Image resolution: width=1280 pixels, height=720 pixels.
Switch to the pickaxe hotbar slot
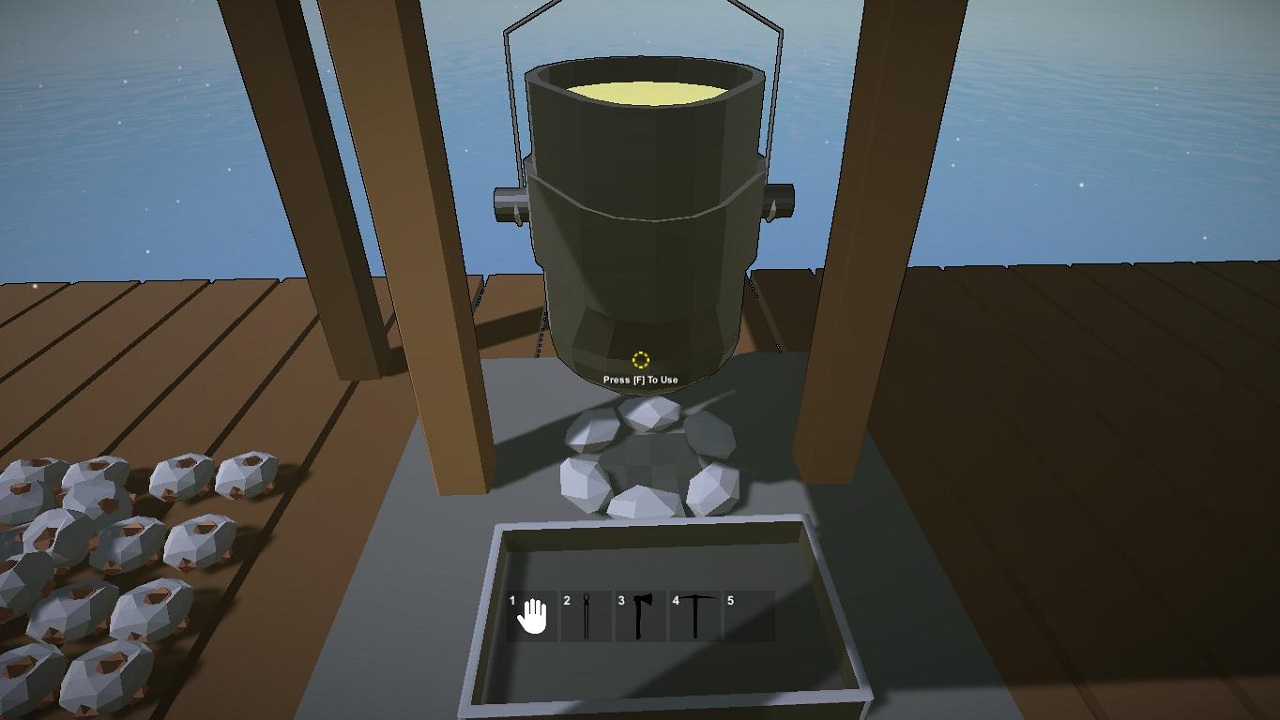[x=694, y=616]
